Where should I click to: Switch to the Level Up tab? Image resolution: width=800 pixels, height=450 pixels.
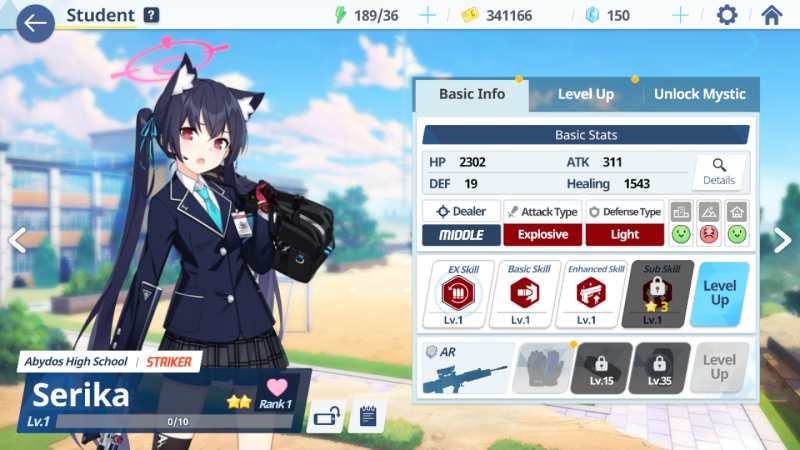click(x=585, y=94)
